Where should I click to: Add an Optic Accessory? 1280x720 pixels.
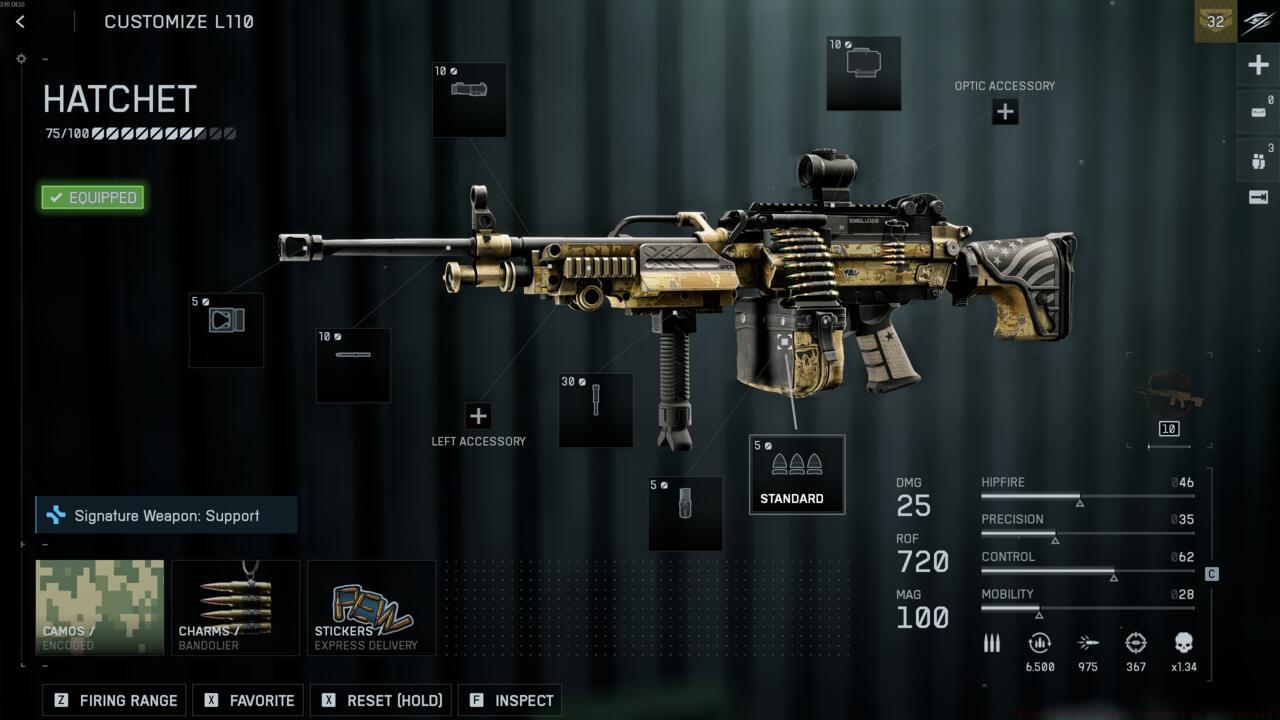[1005, 112]
